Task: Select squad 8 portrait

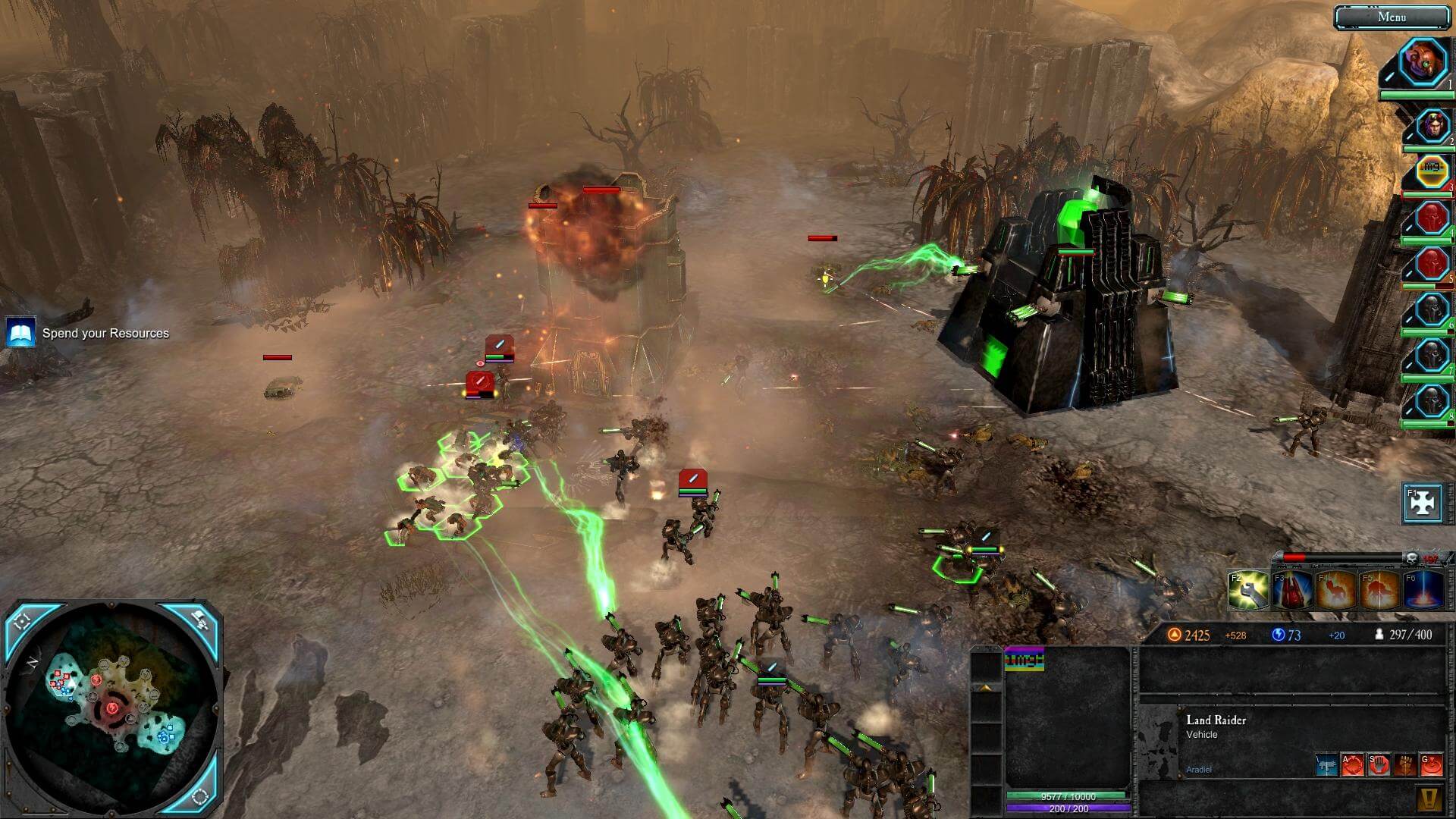Action: point(1431,401)
